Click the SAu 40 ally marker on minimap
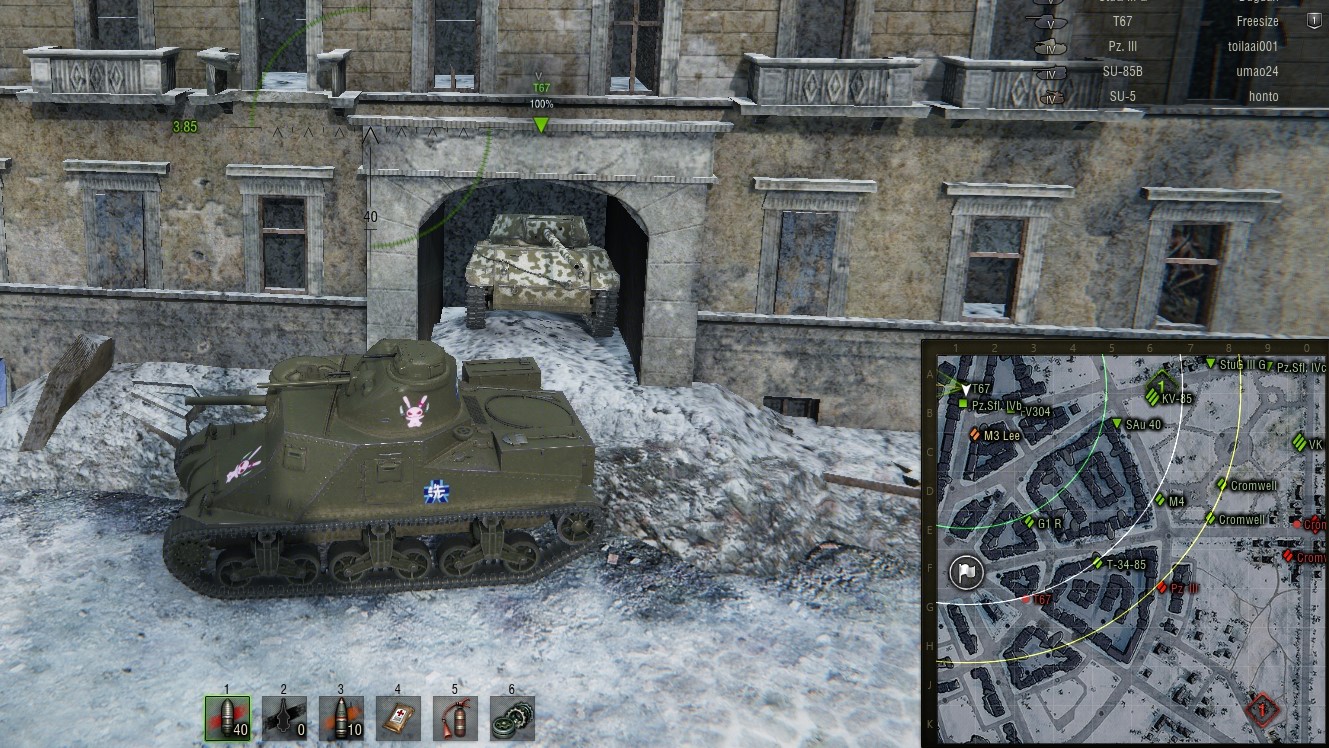 1118,425
